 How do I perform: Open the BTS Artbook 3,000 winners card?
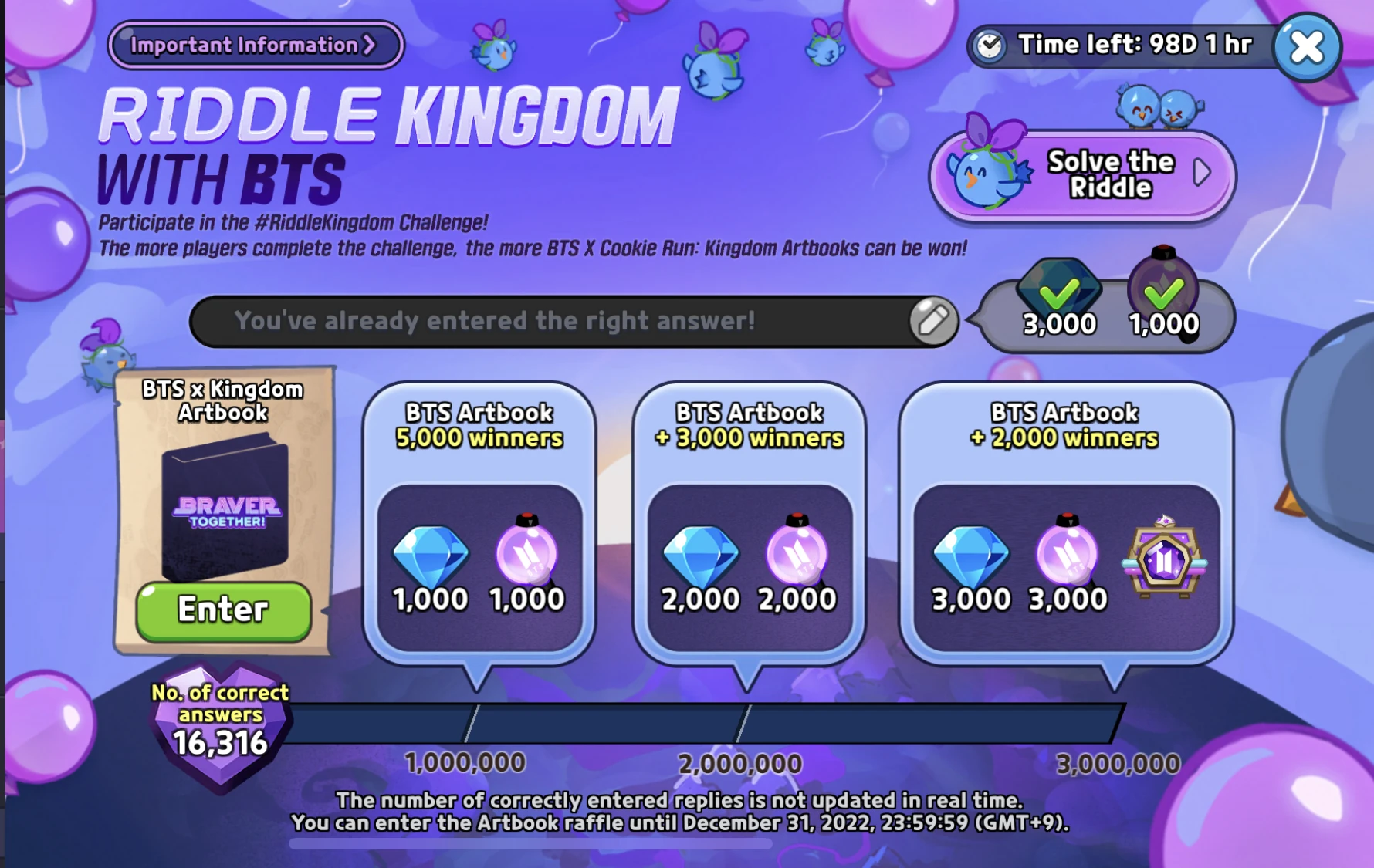[750, 517]
